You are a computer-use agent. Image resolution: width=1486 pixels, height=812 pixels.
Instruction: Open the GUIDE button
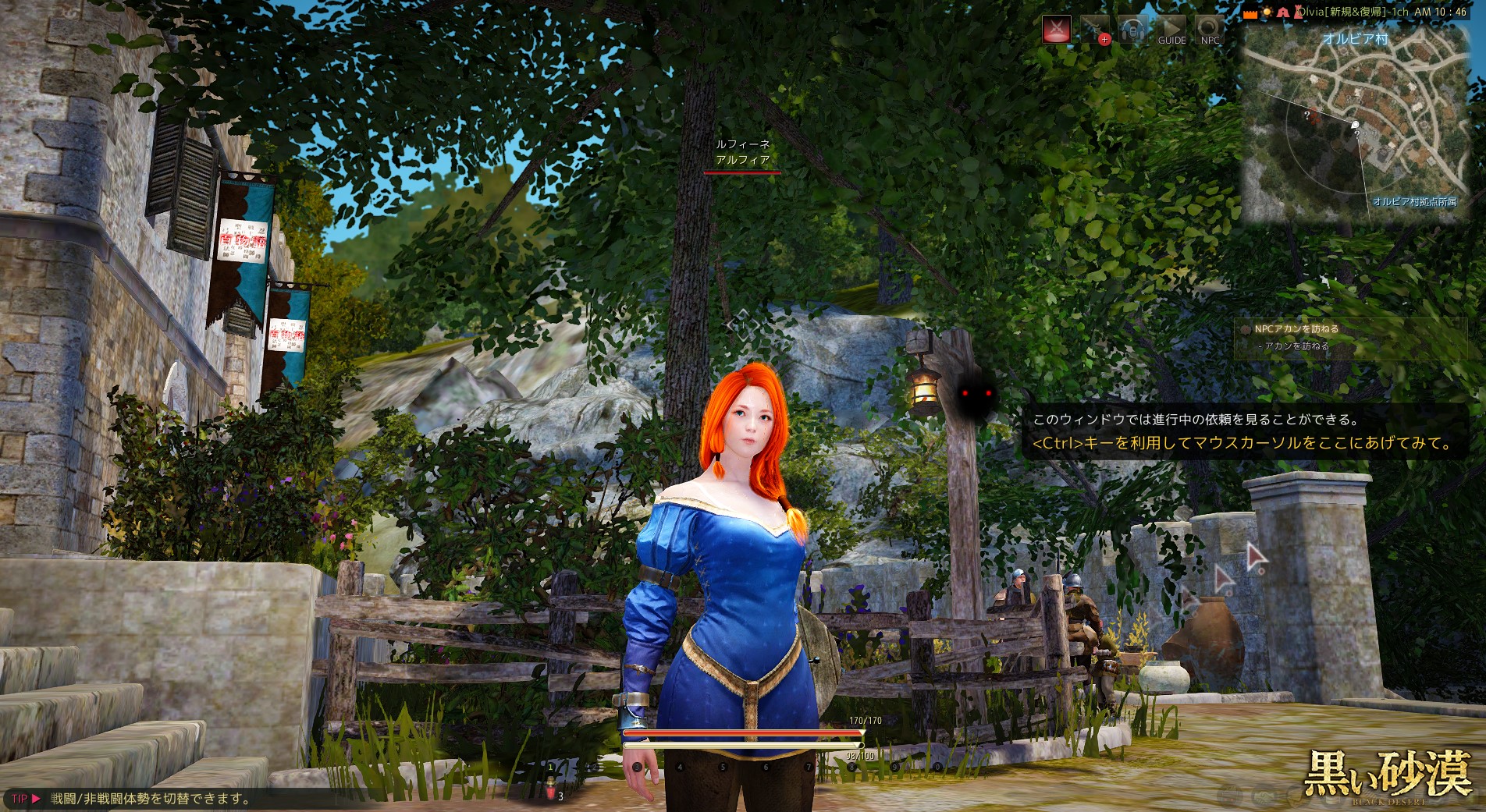(x=1171, y=30)
